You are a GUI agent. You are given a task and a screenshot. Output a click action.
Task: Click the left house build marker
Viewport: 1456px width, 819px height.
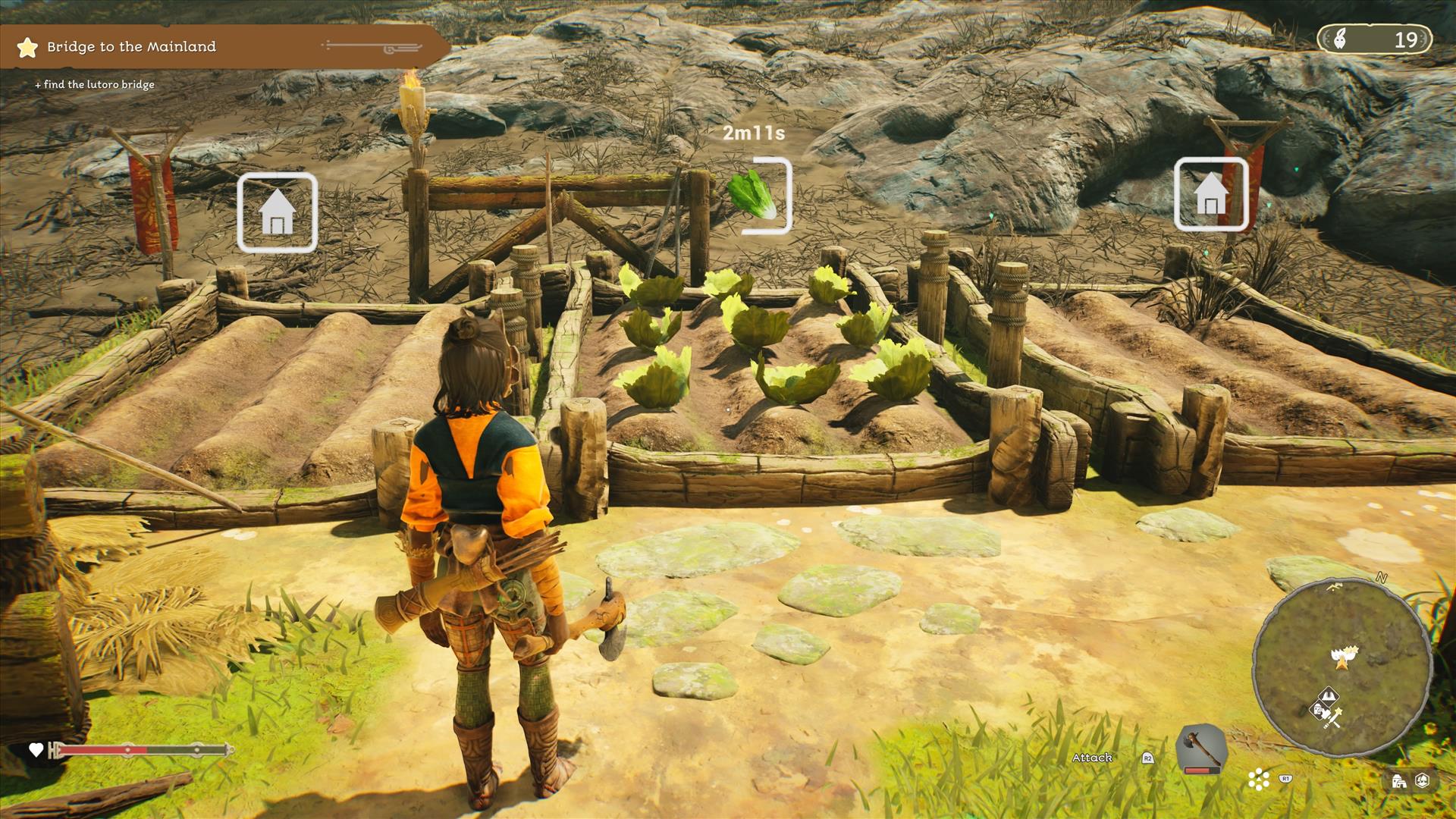277,212
